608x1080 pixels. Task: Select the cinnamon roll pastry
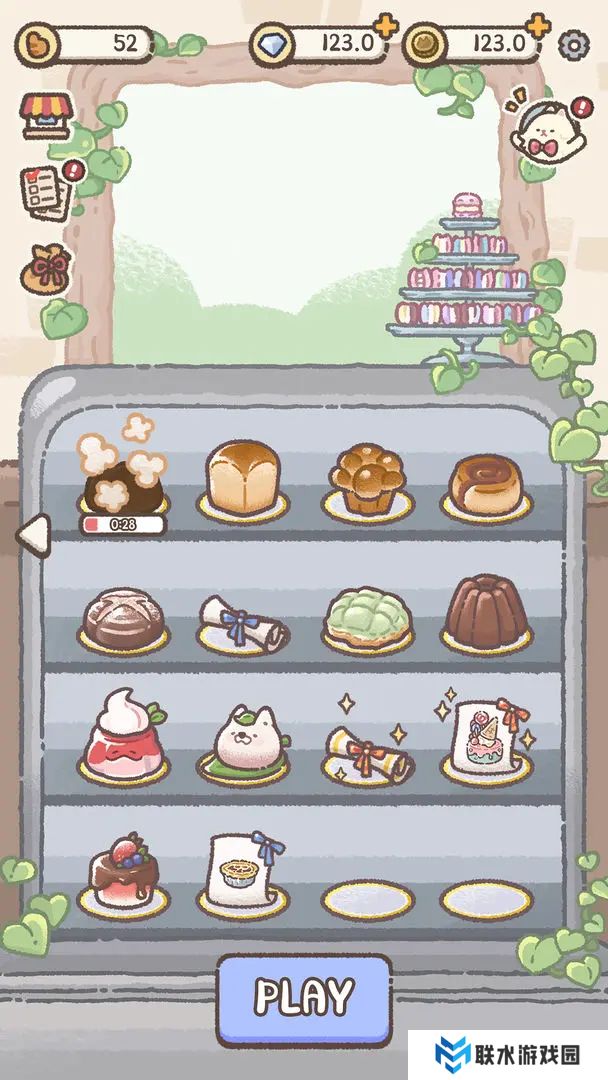pyautogui.click(x=486, y=482)
